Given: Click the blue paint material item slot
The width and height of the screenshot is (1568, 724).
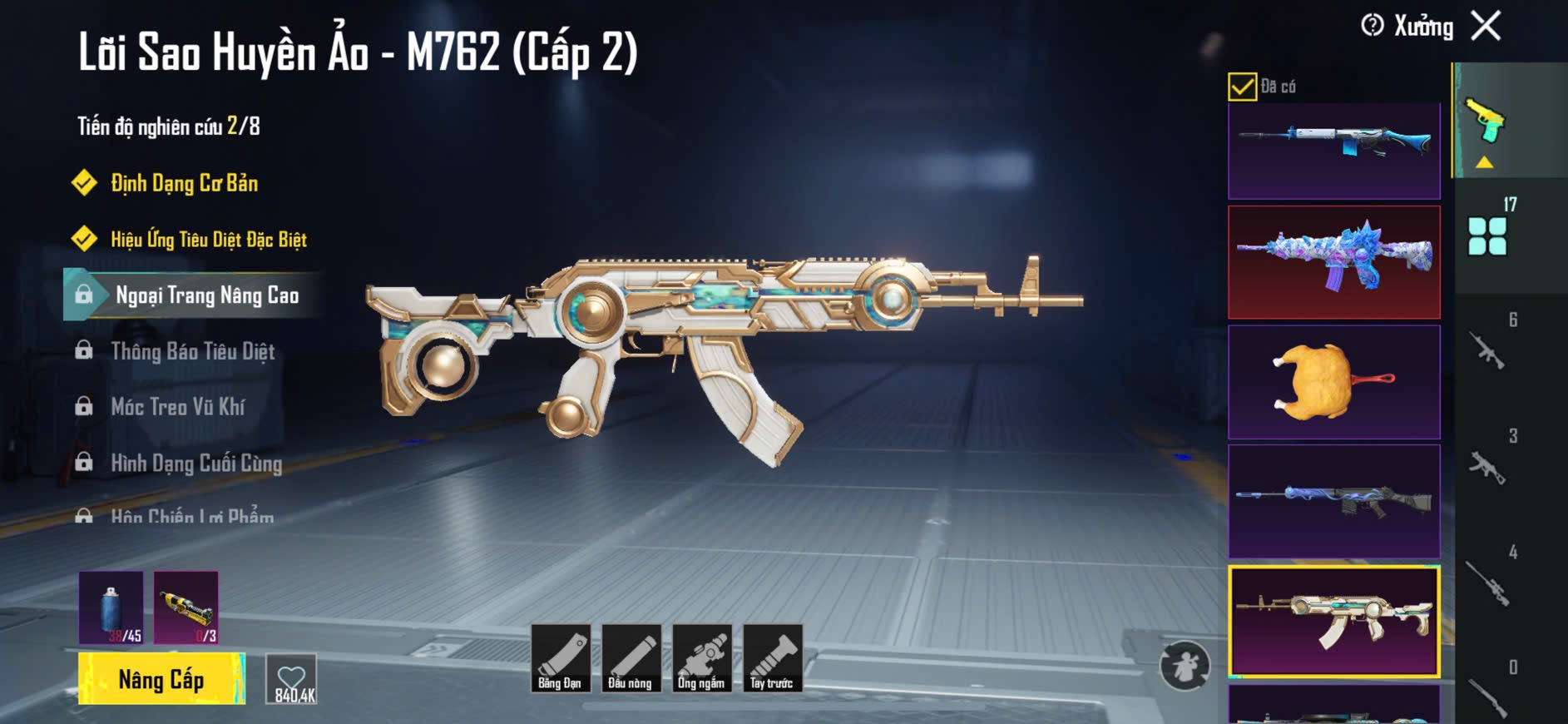Looking at the screenshot, I should click(x=111, y=607).
